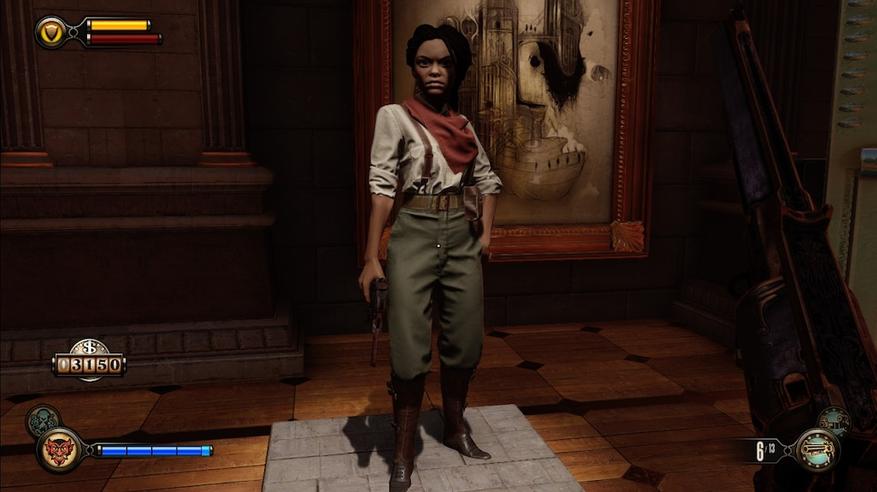Switch to the secondary weapon icon
Screen dimensions: 877x492
click(833, 421)
